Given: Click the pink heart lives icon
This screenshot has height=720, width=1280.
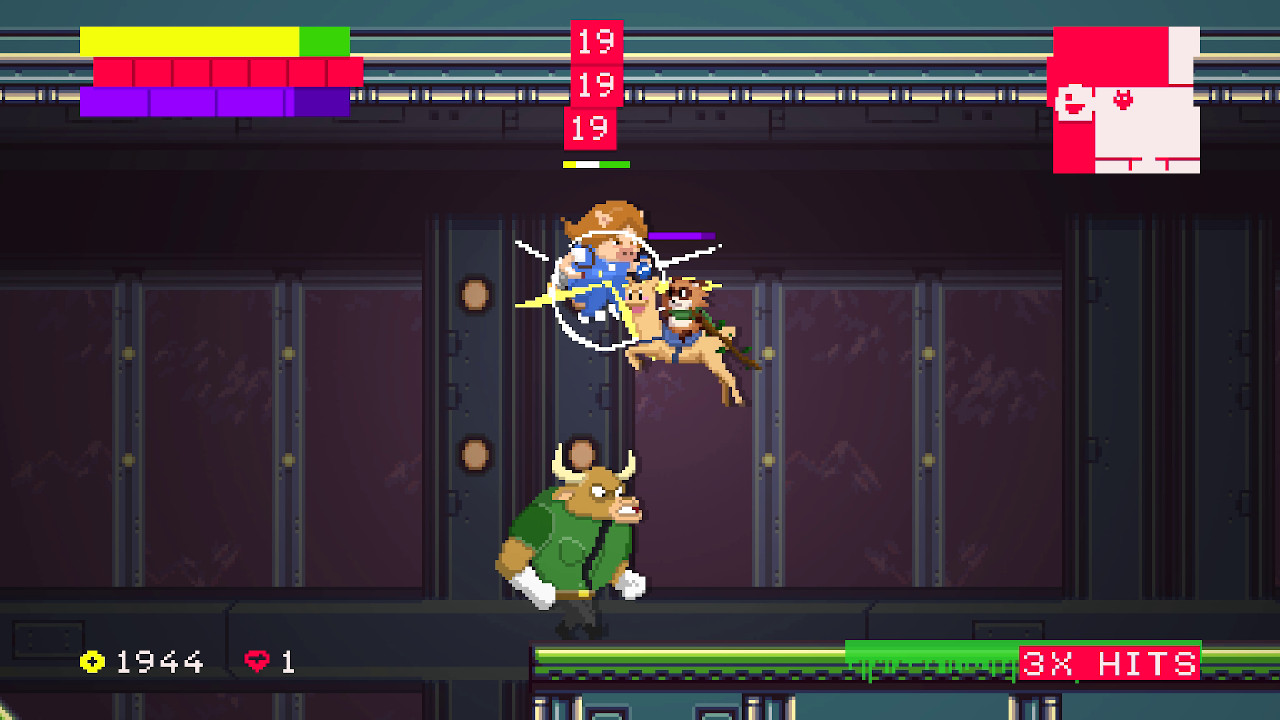Looking at the screenshot, I should [x=258, y=661].
